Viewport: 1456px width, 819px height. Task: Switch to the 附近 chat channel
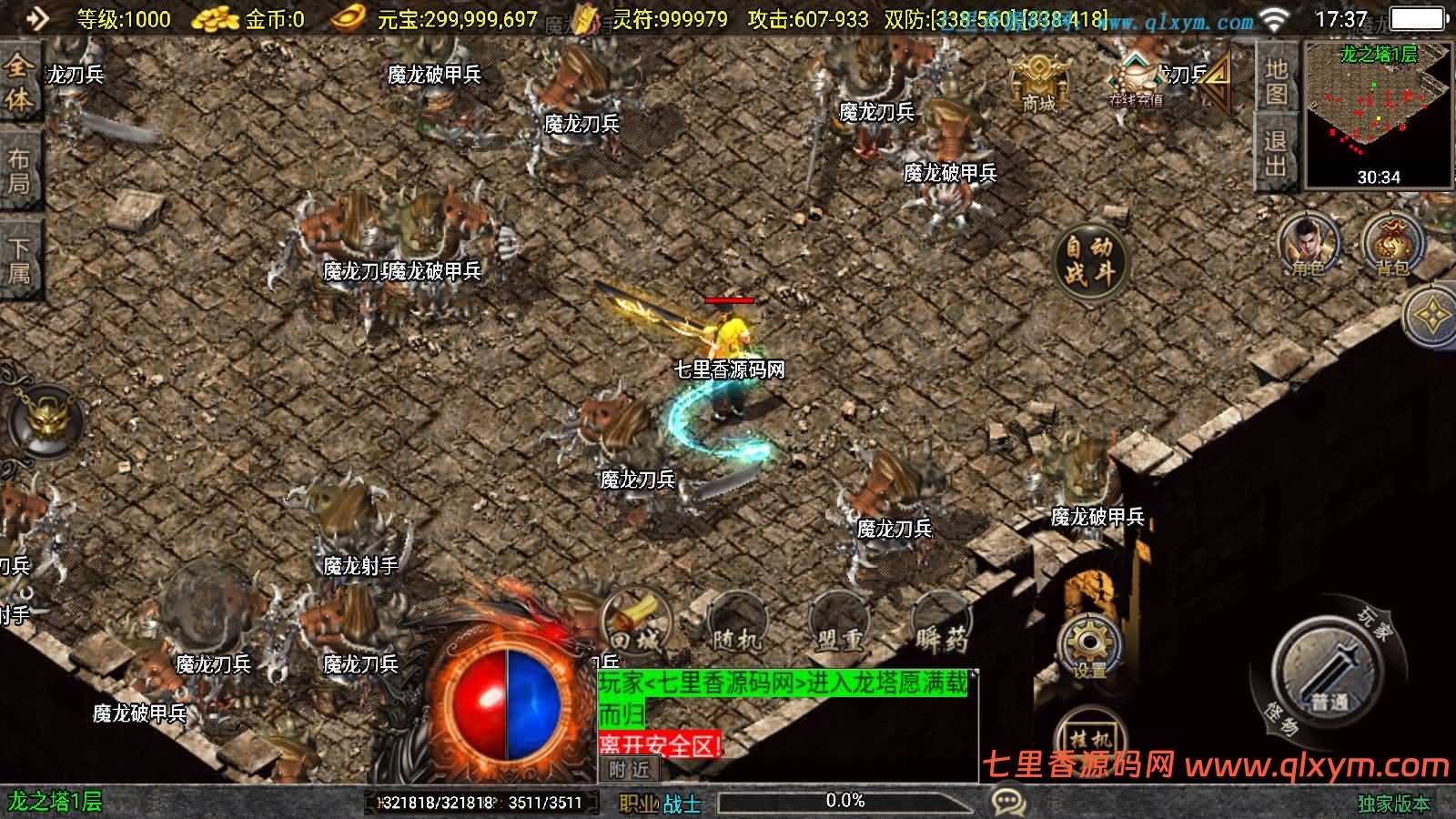click(630, 770)
